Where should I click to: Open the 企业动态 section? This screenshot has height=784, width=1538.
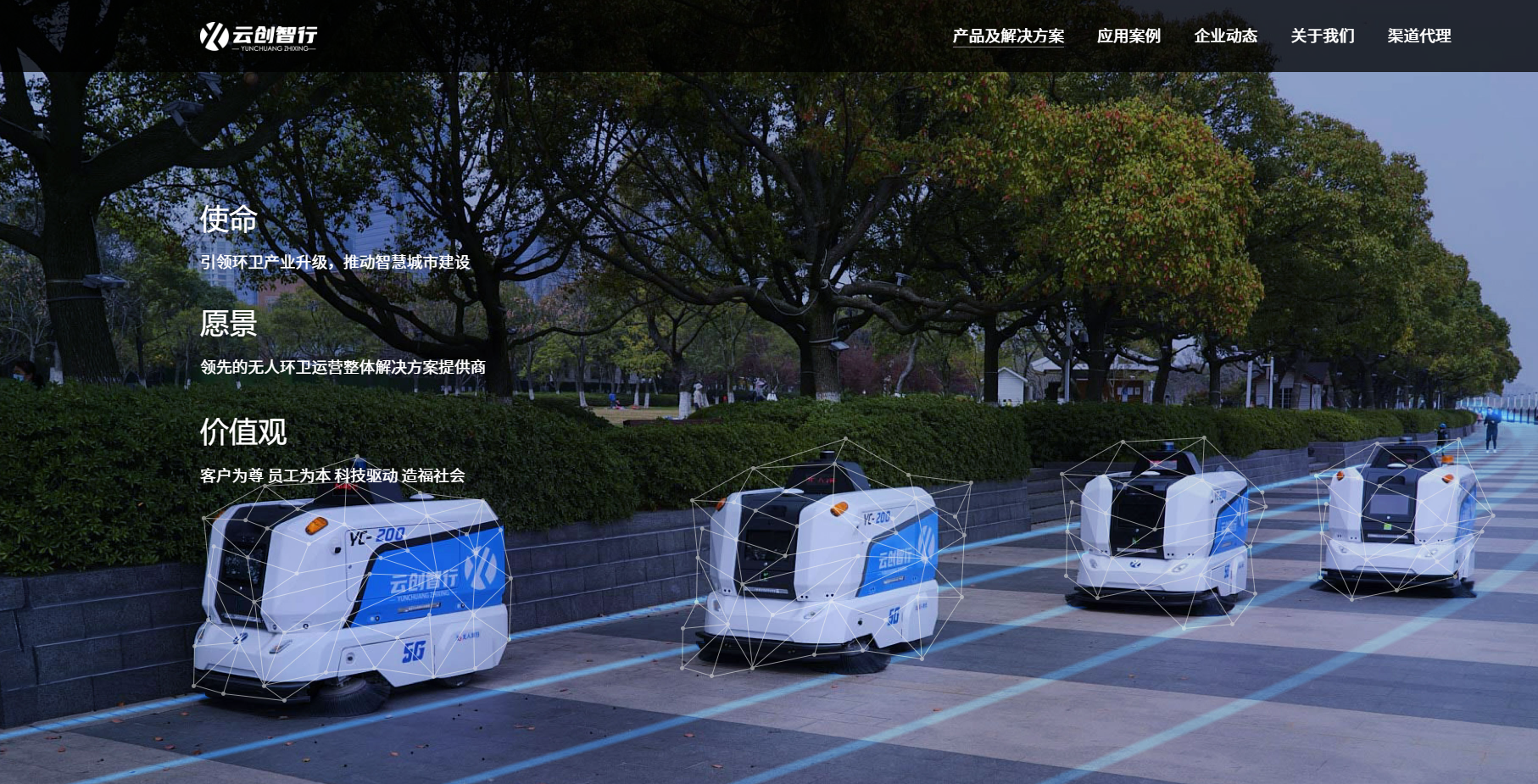click(x=1226, y=36)
